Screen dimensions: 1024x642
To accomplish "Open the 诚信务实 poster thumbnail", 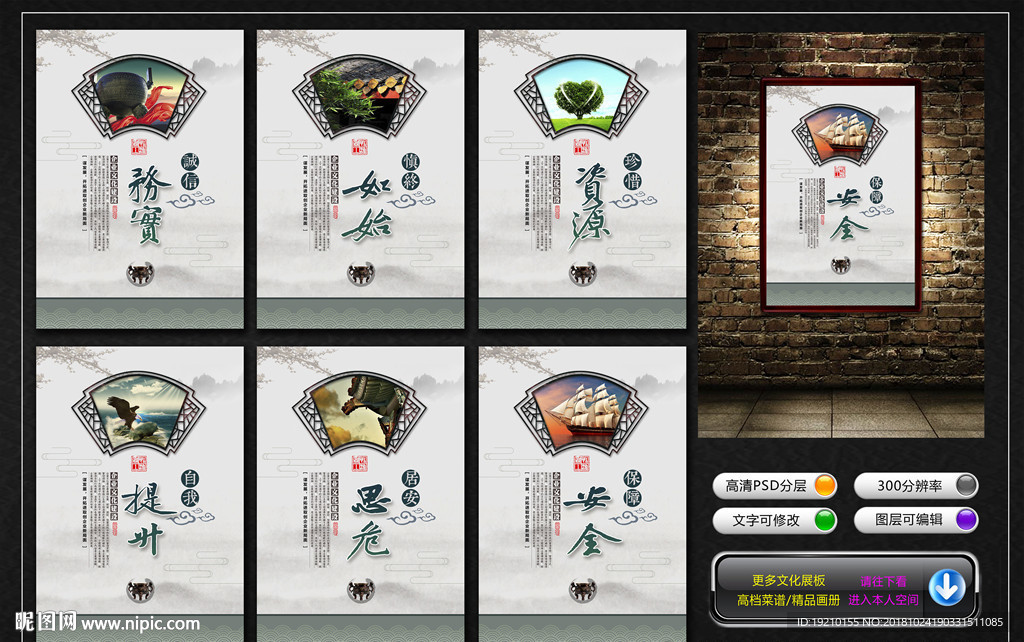I will pos(140,180).
